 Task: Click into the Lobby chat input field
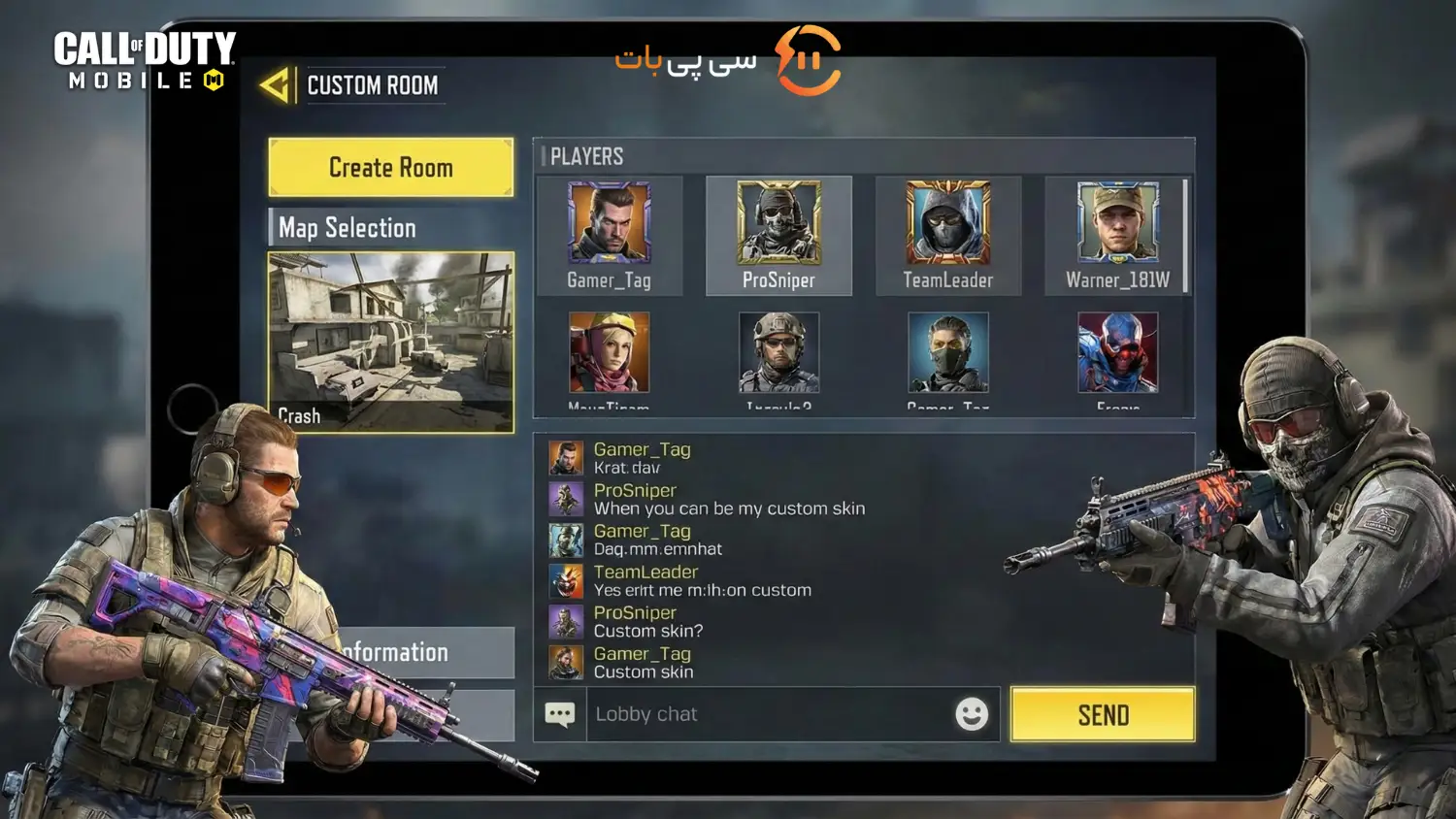(x=767, y=714)
